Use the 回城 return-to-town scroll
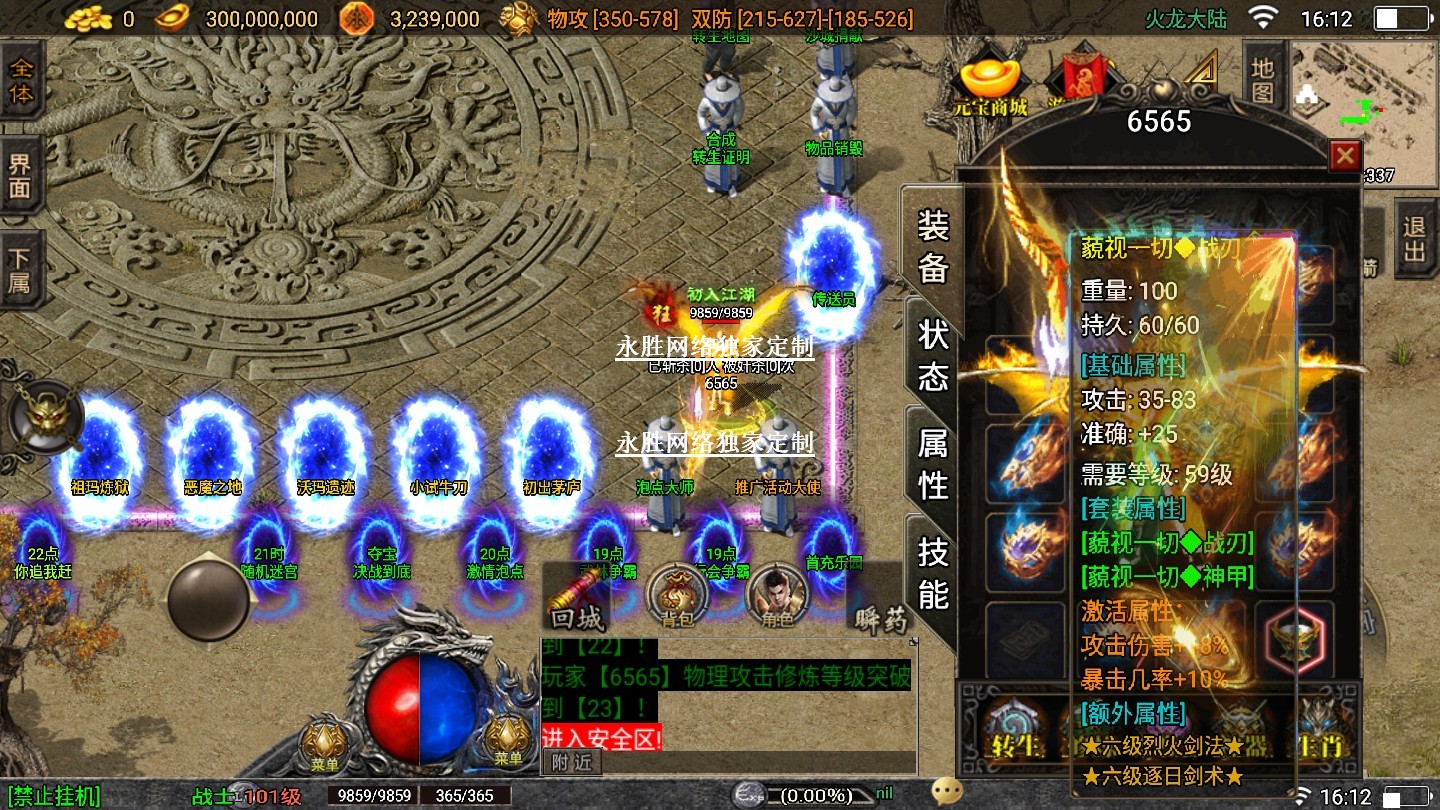The width and height of the screenshot is (1440, 810). [x=579, y=600]
